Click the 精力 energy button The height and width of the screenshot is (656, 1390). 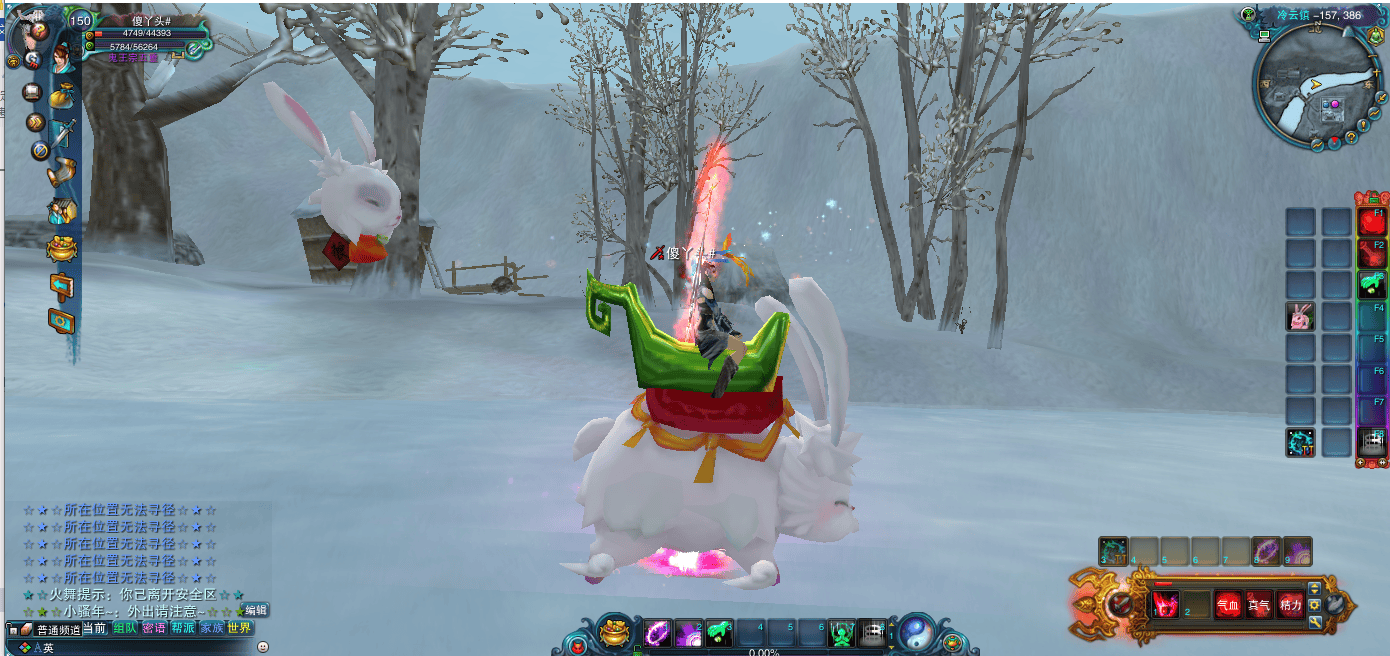[x=1291, y=604]
